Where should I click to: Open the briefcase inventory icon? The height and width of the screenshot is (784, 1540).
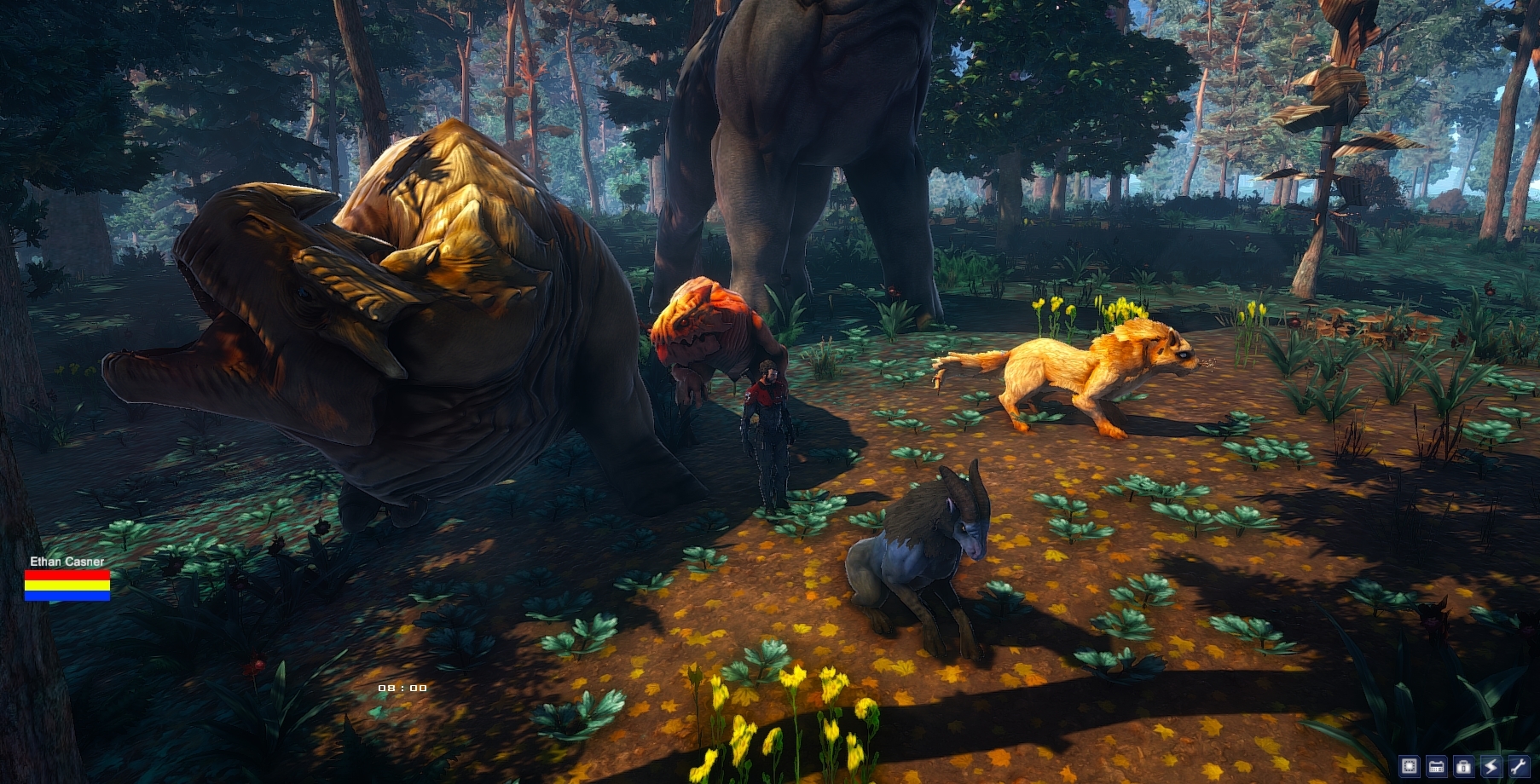[1463, 766]
